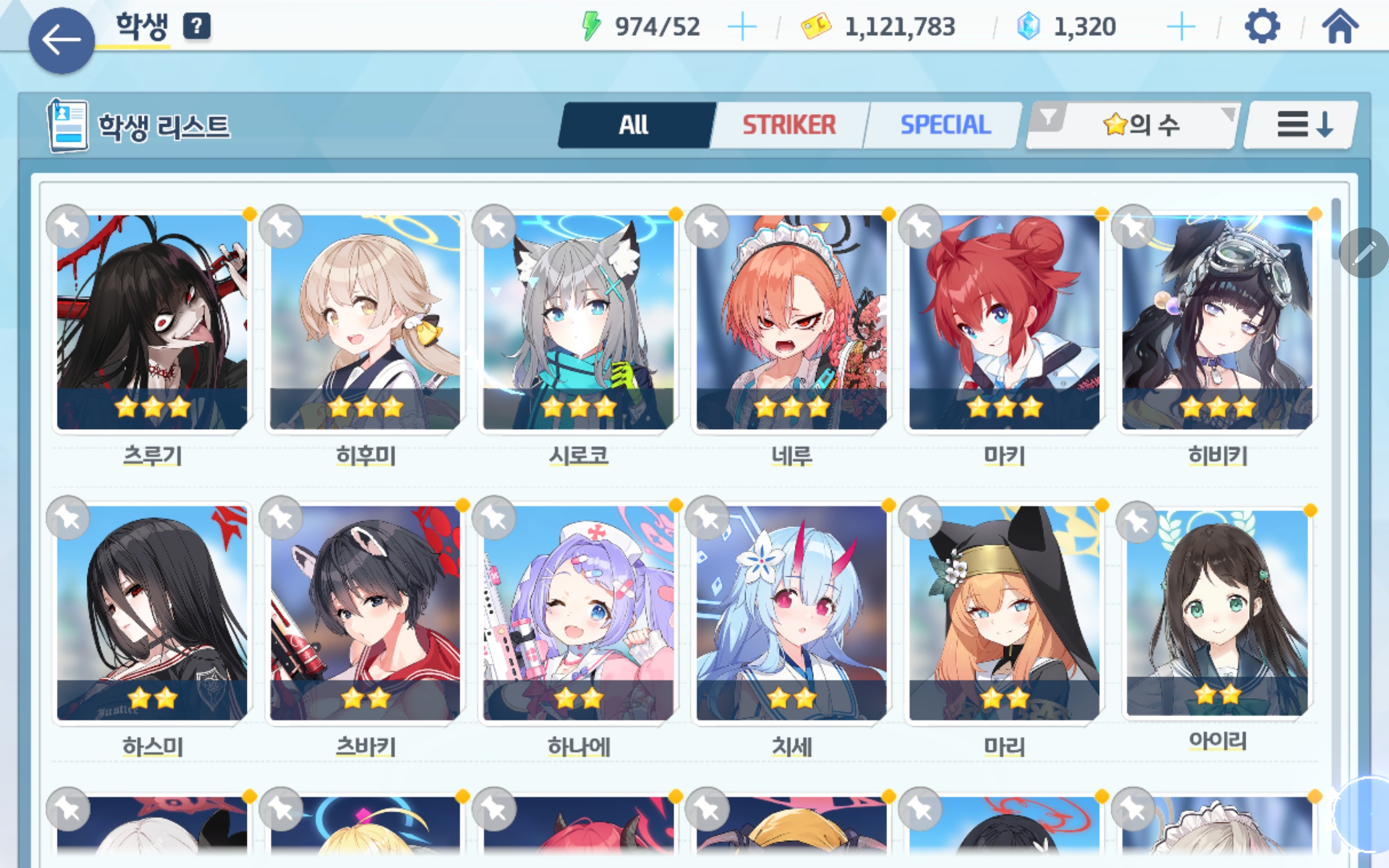The width and height of the screenshot is (1389, 868).
Task: Open the star count sort dropdown
Action: [1139, 125]
